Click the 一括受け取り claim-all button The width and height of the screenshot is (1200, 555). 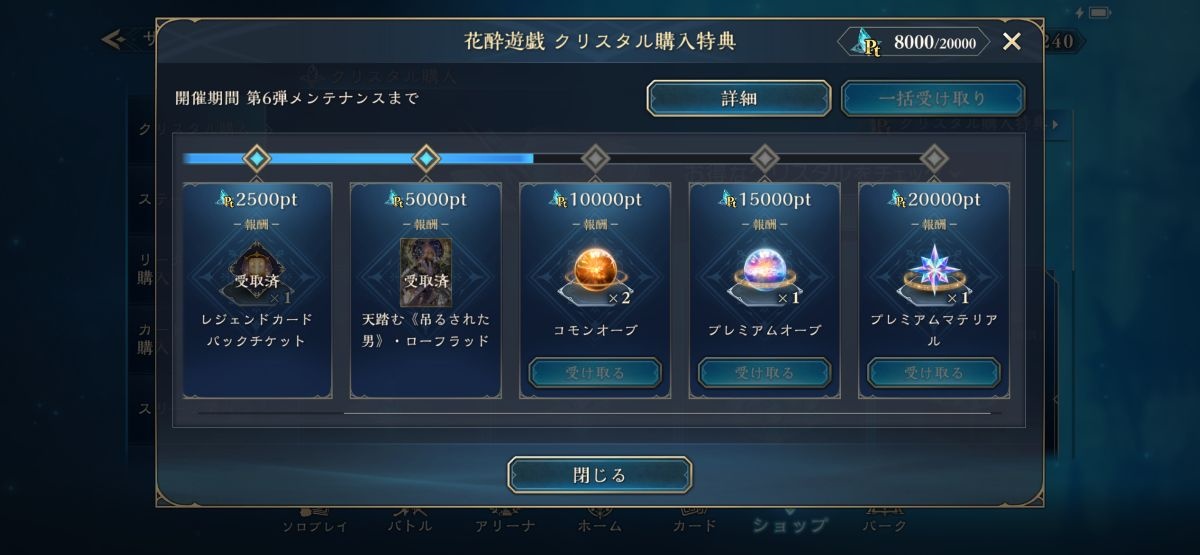click(932, 98)
